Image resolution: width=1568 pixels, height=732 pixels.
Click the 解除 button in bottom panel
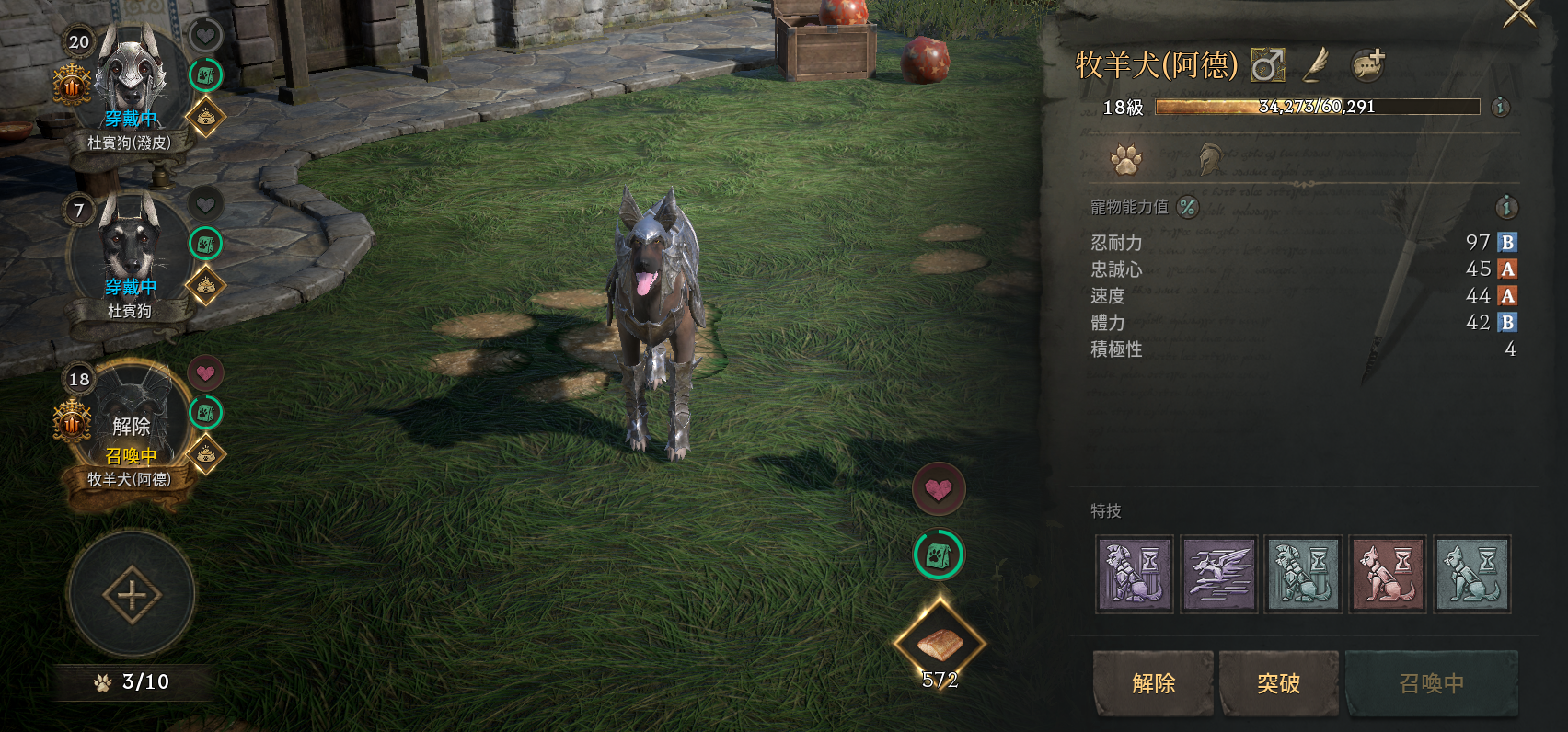tap(1153, 683)
